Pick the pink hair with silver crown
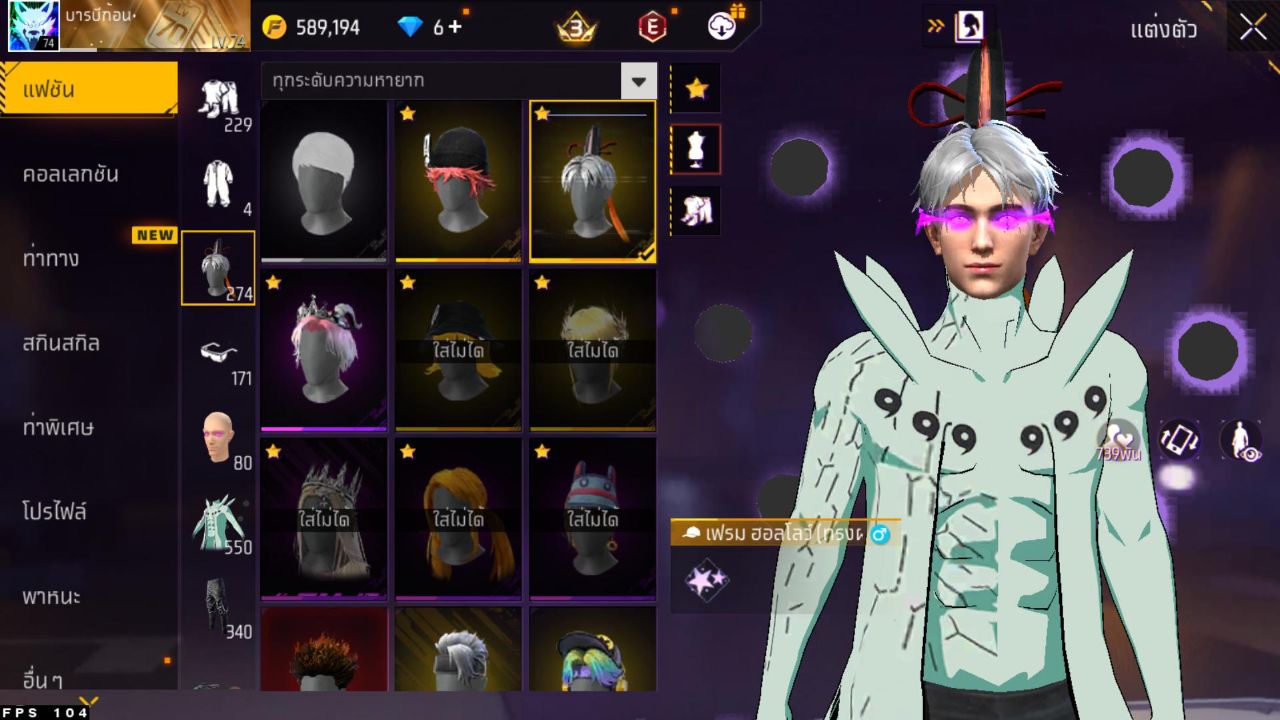Image resolution: width=1280 pixels, height=720 pixels. point(323,349)
